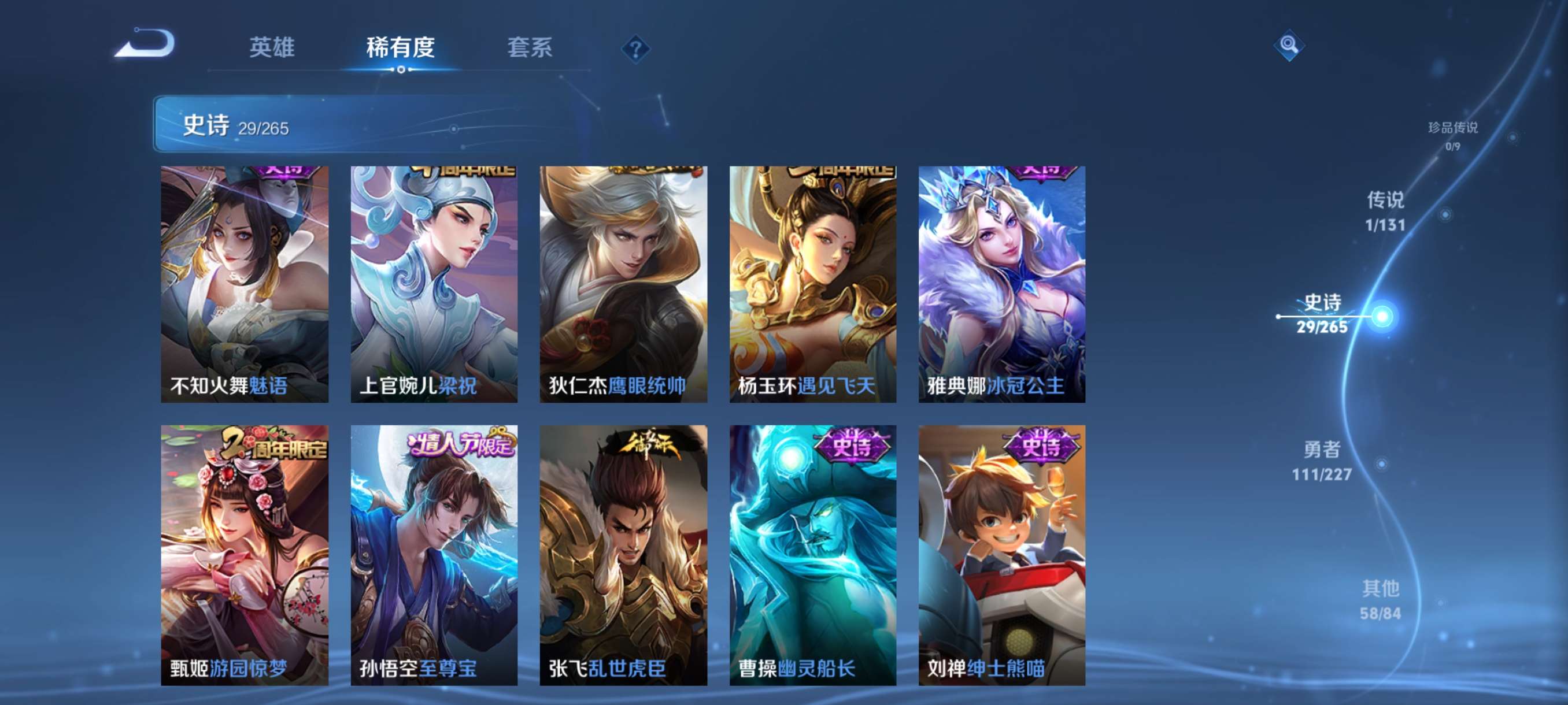Open the 狄仁杰 鹰眼统帅 skin card
This screenshot has height=705, width=1568.
(623, 284)
